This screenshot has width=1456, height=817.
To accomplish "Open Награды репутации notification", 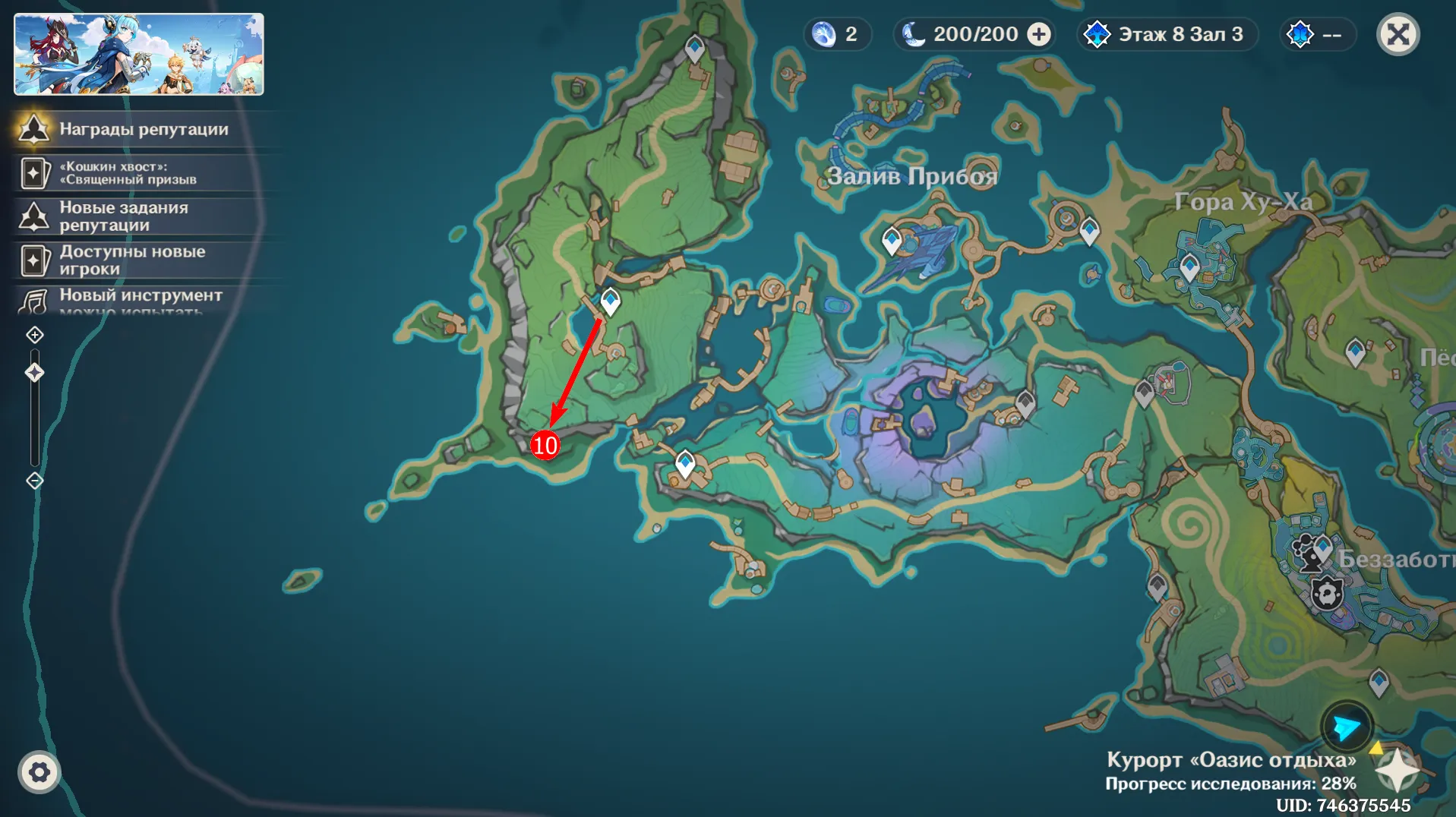I will 144,129.
